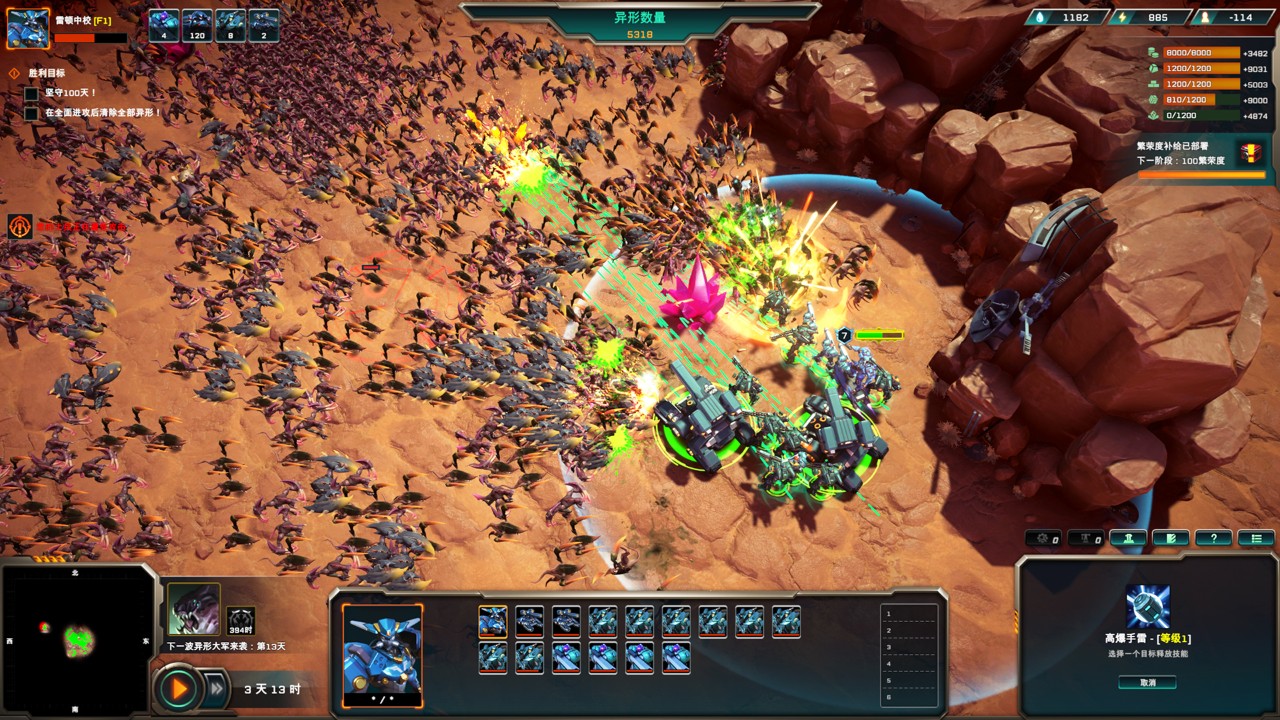Select the hero portrait for 雷顿中校
Screen dimensions: 1280x720
[x=28, y=28]
